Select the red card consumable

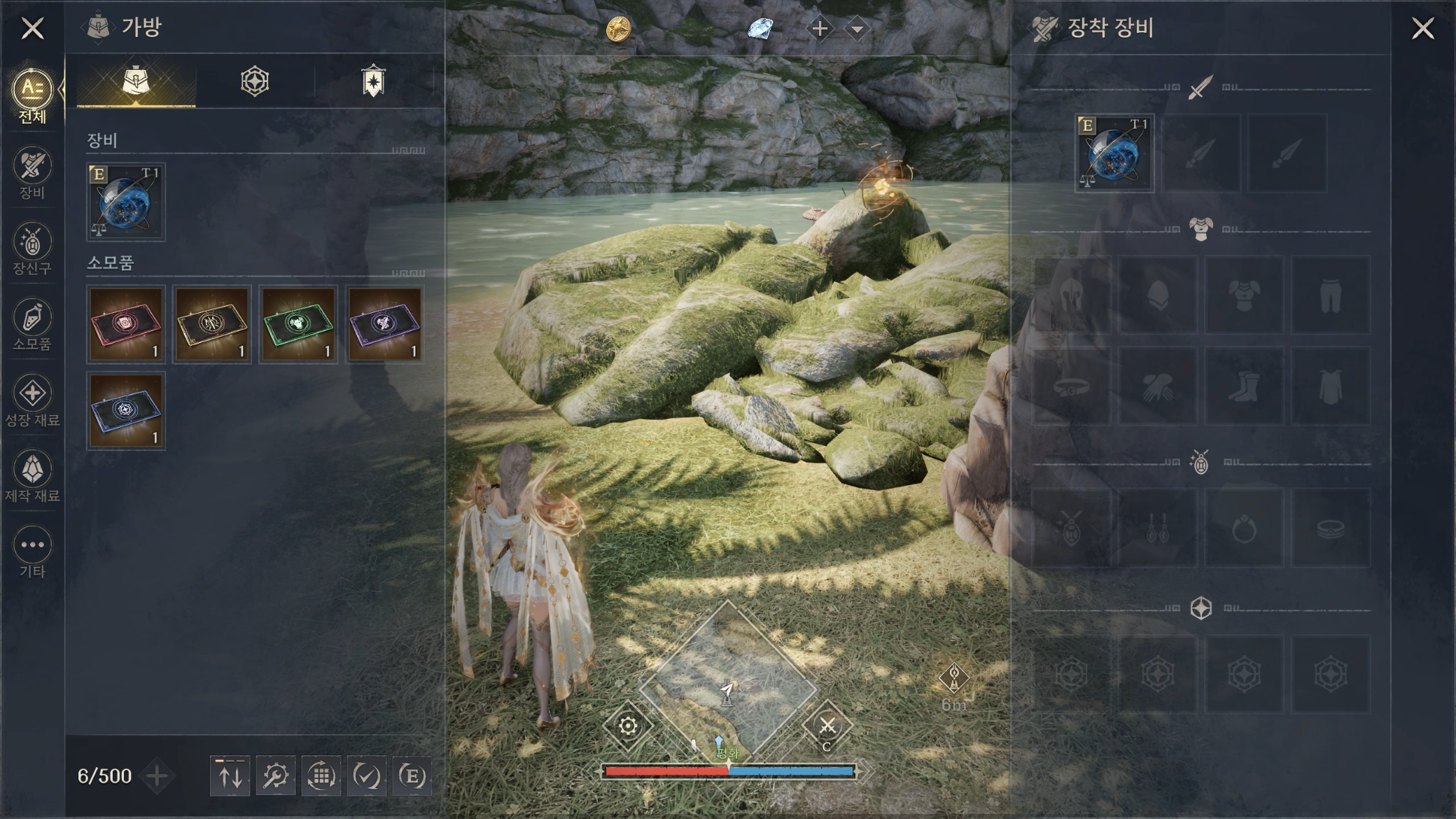tap(126, 323)
